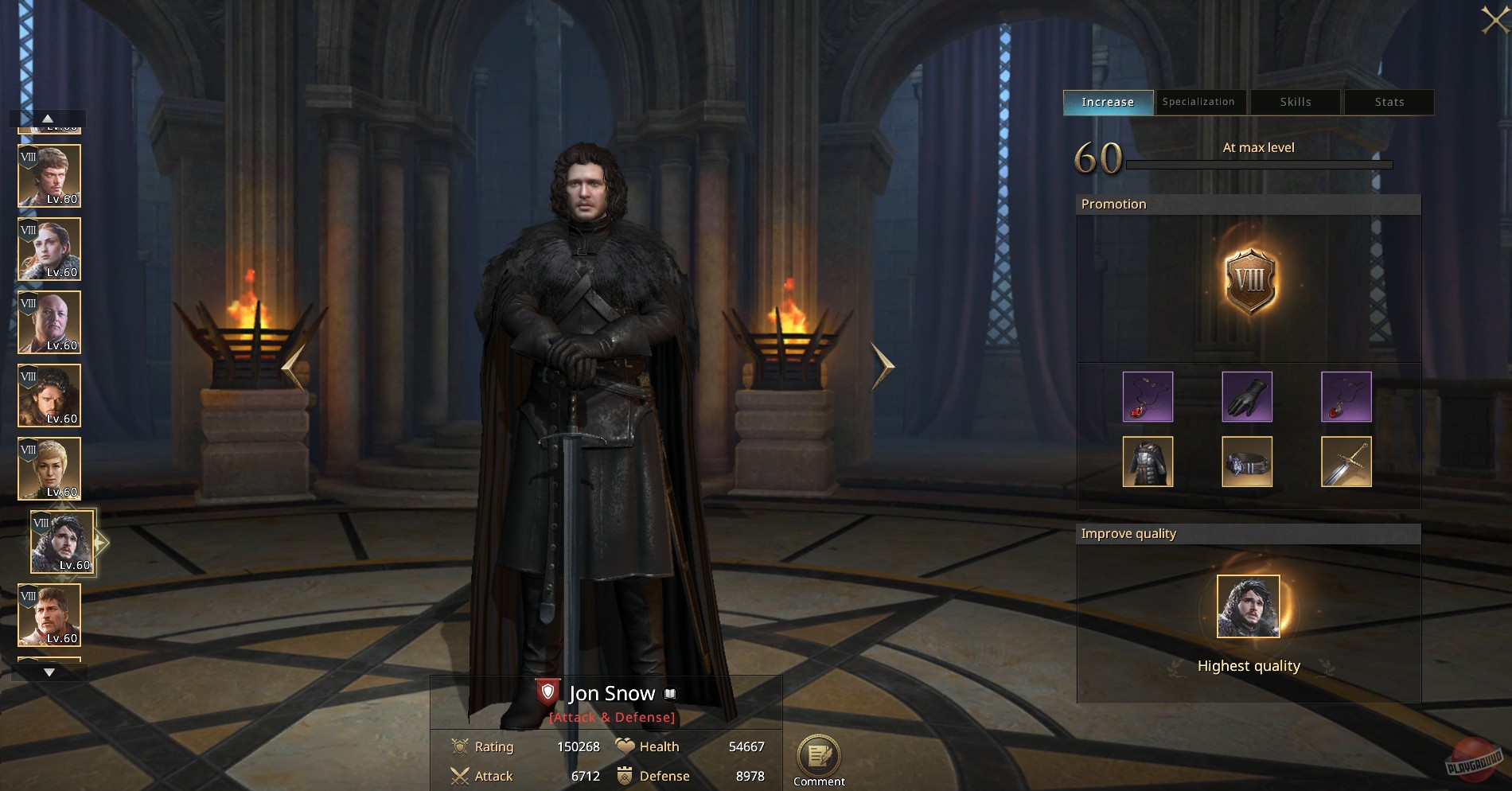This screenshot has width=1512, height=791.
Task: Click the armor promotion item
Action: 1148,462
